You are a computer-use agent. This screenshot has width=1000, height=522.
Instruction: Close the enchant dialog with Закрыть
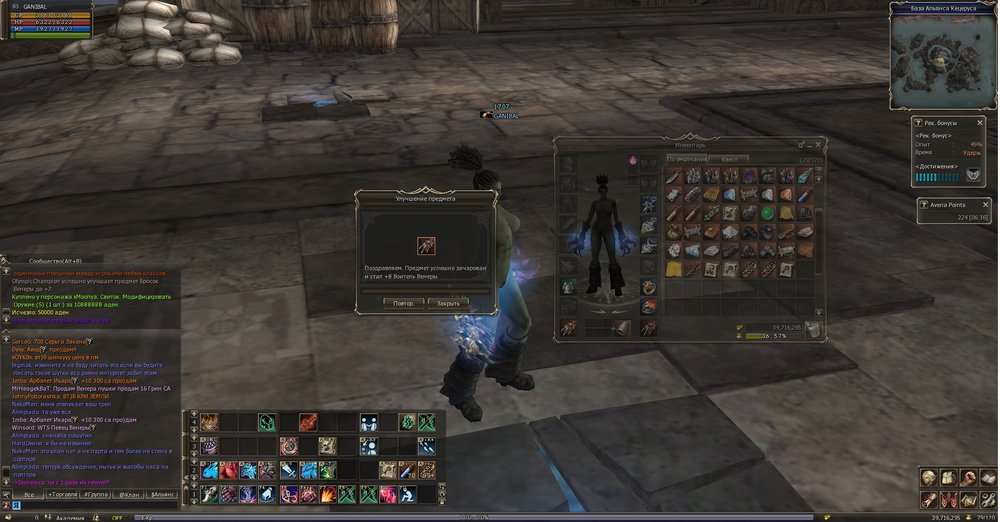coord(448,303)
